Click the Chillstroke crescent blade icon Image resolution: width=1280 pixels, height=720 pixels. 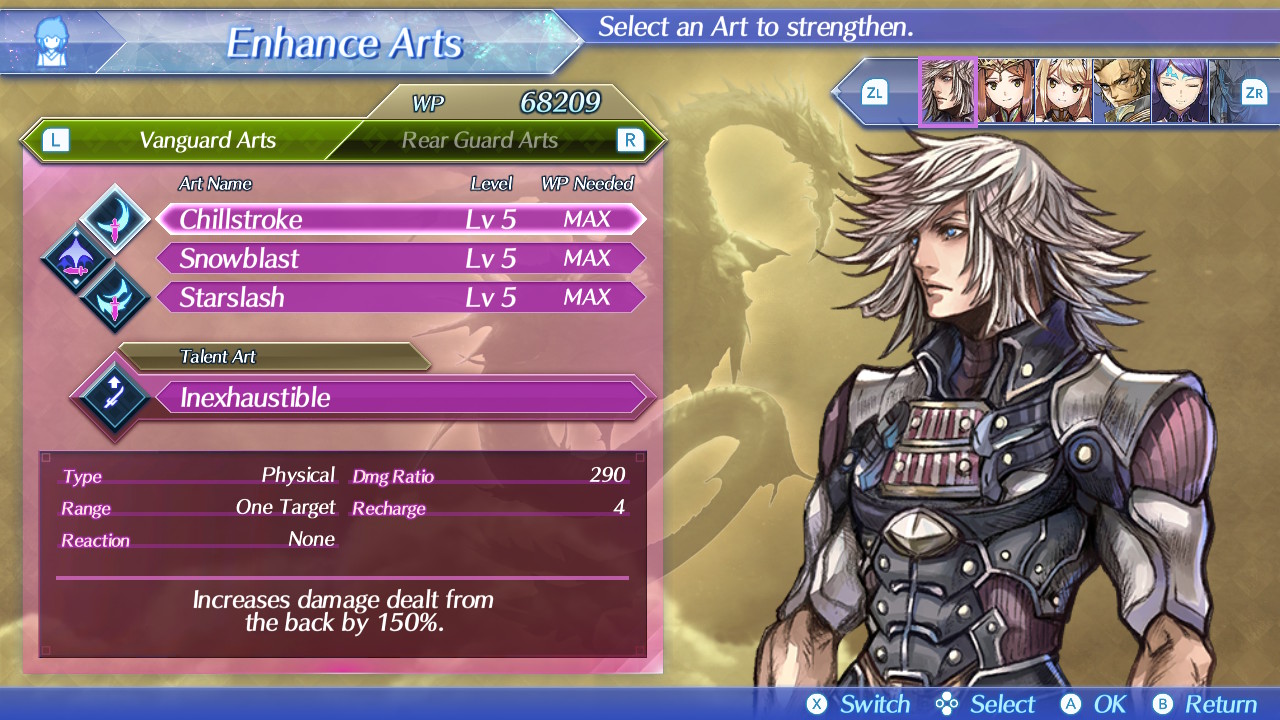tap(115, 219)
